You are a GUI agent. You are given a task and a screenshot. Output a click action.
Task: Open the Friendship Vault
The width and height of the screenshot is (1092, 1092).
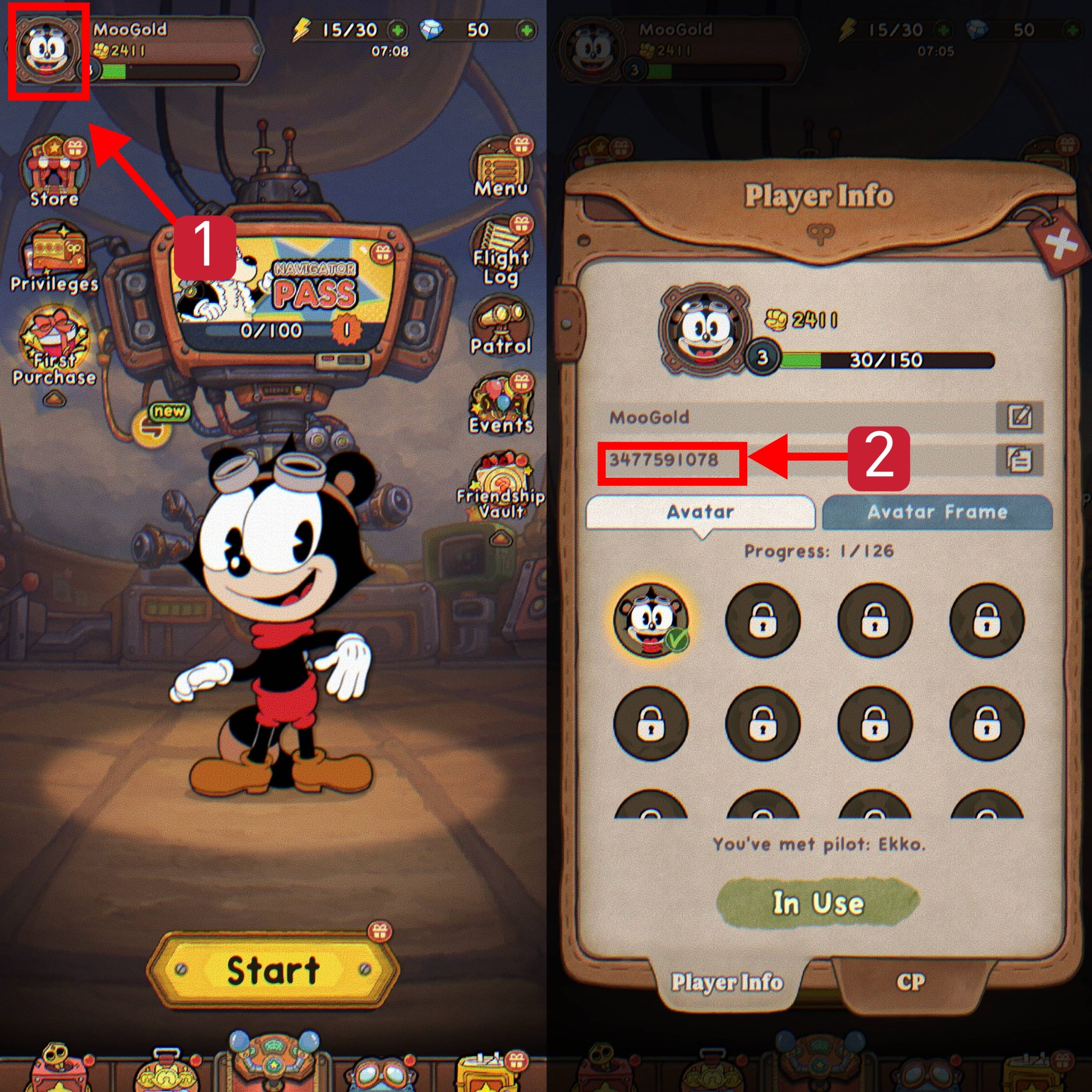pyautogui.click(x=501, y=486)
